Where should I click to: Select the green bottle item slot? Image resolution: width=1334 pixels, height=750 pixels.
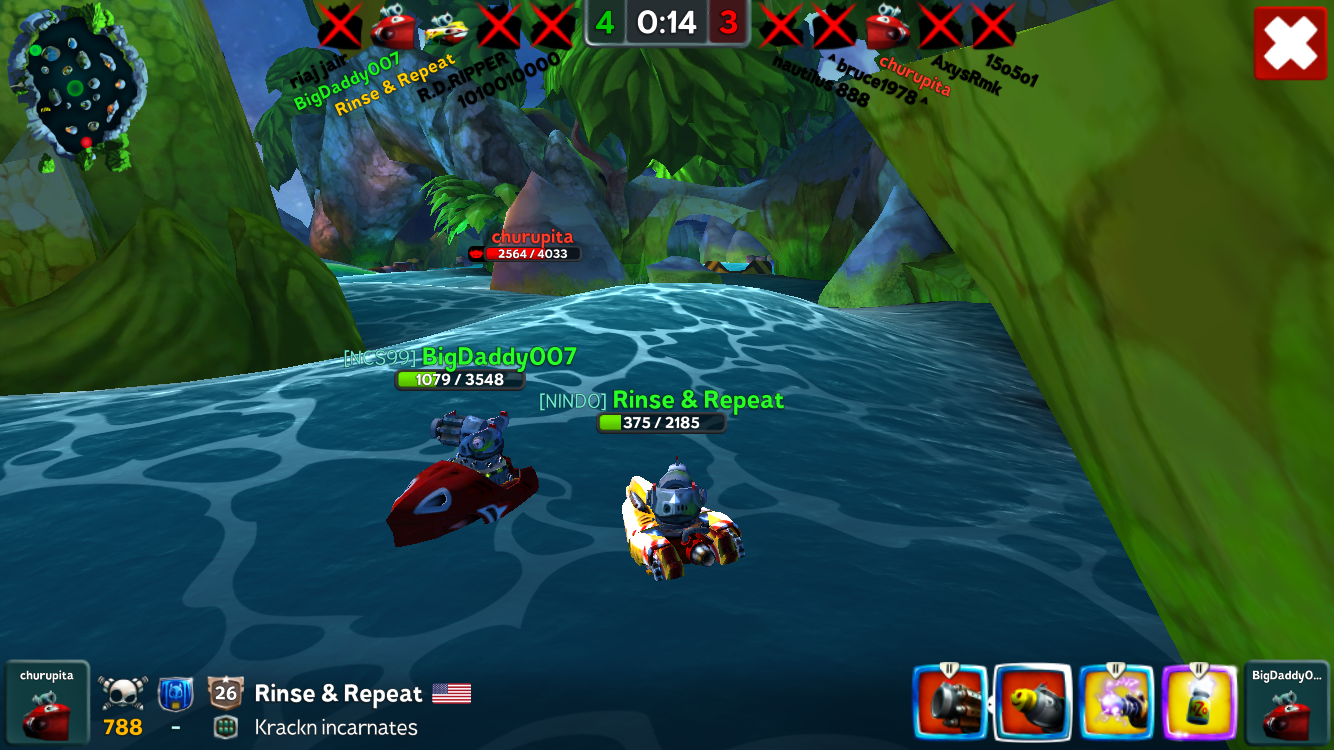click(1200, 702)
